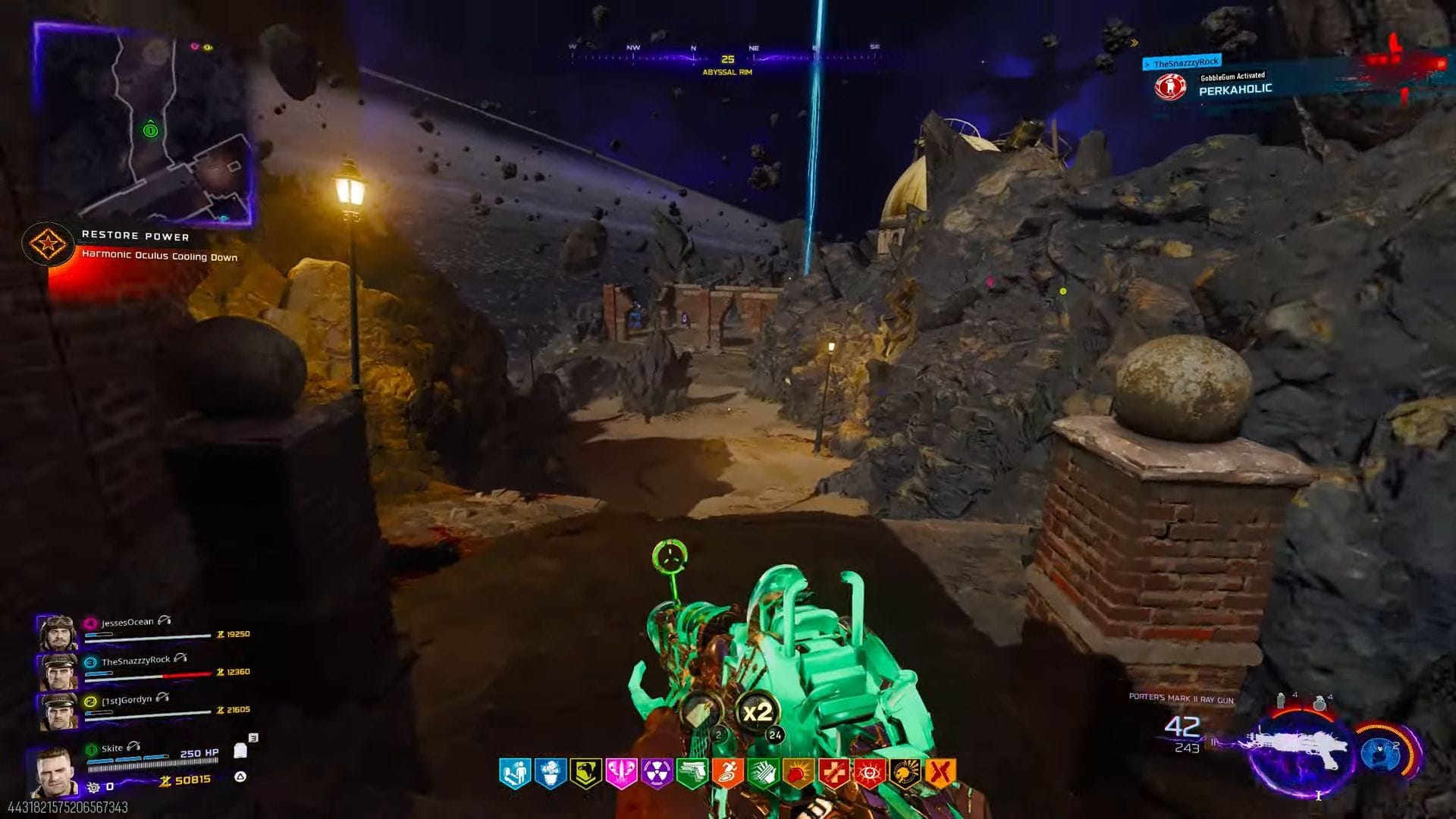Toggle [1st]Gordyn's headset icon

click(161, 698)
